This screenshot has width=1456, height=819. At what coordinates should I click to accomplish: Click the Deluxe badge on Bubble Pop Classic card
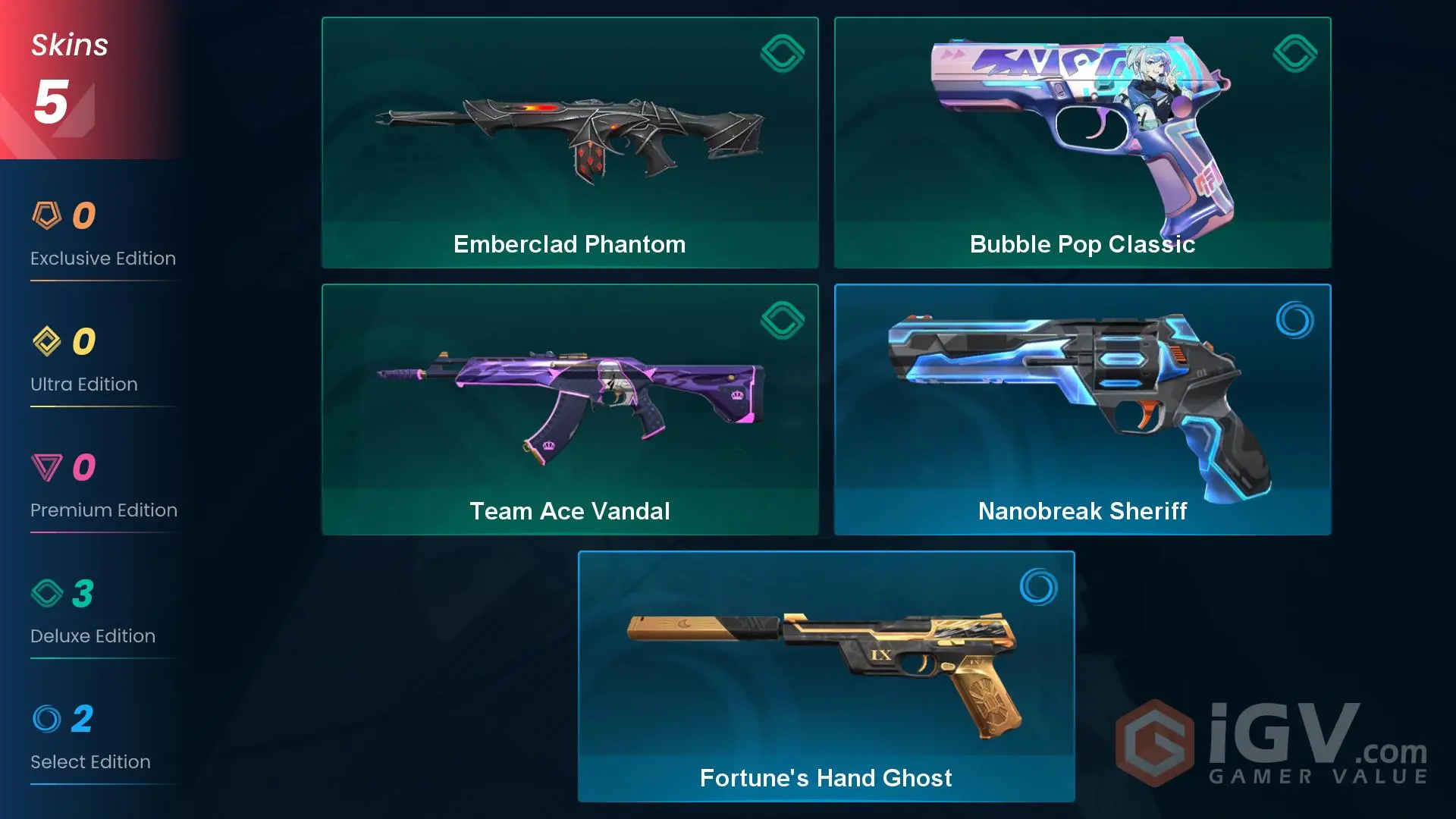click(x=1294, y=53)
